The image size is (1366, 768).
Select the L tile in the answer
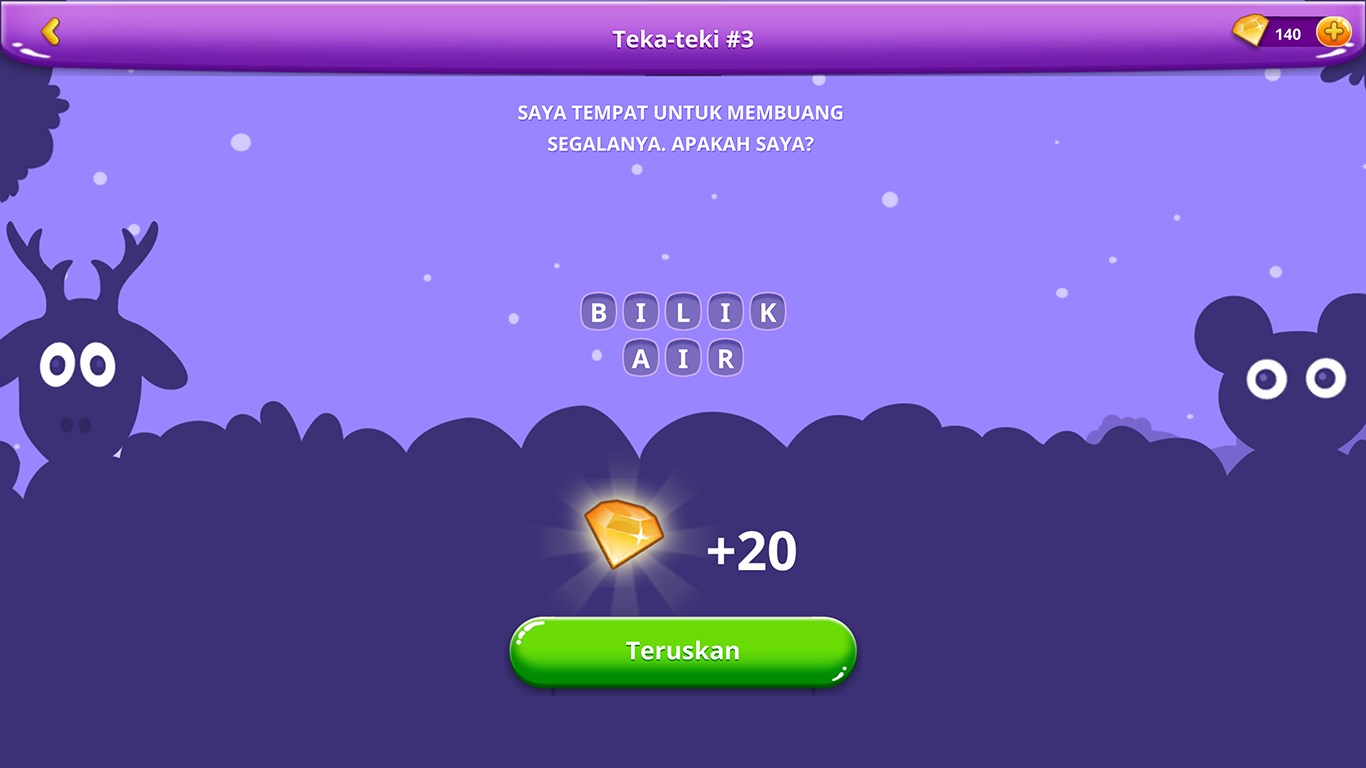click(x=682, y=311)
